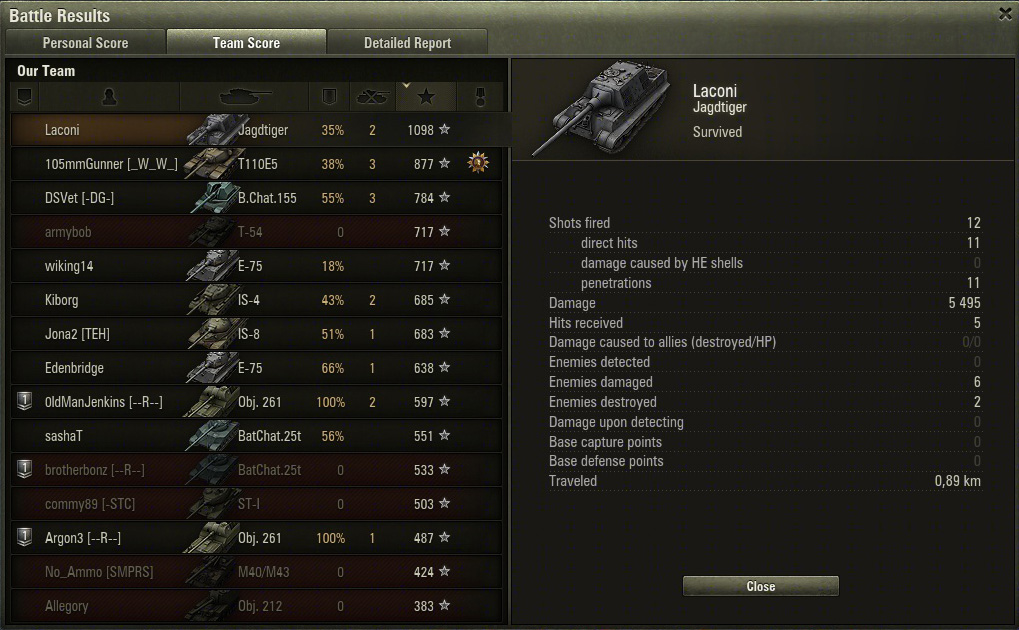Click the Close button
This screenshot has height=630, width=1019.
[x=760, y=586]
